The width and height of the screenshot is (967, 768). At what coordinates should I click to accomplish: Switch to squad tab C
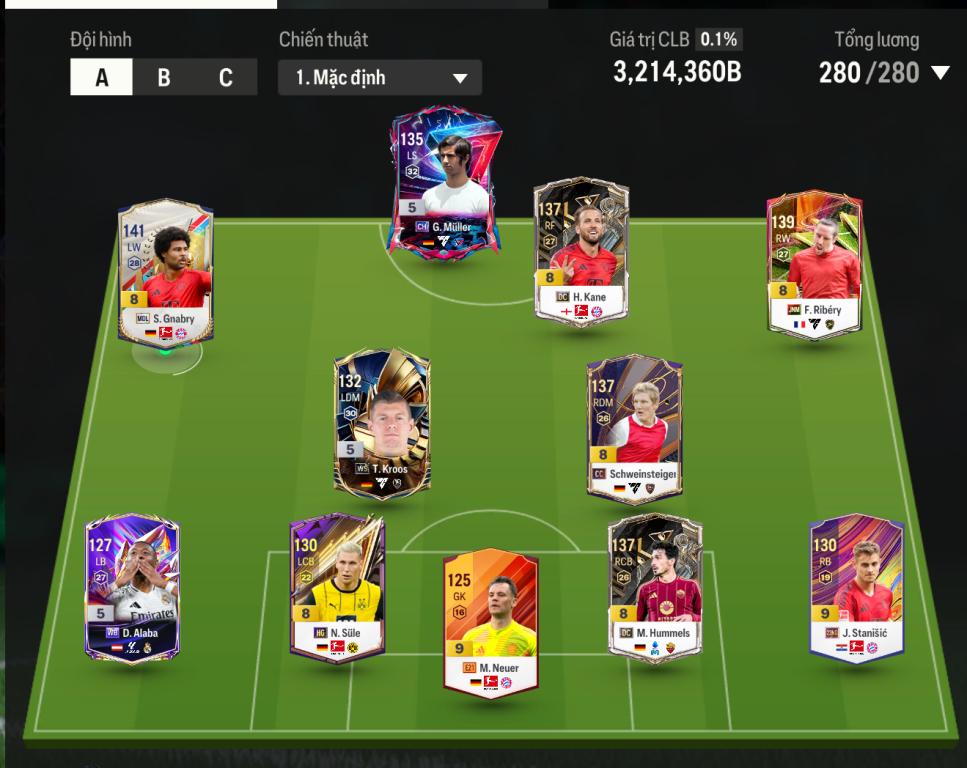pyautogui.click(x=226, y=78)
